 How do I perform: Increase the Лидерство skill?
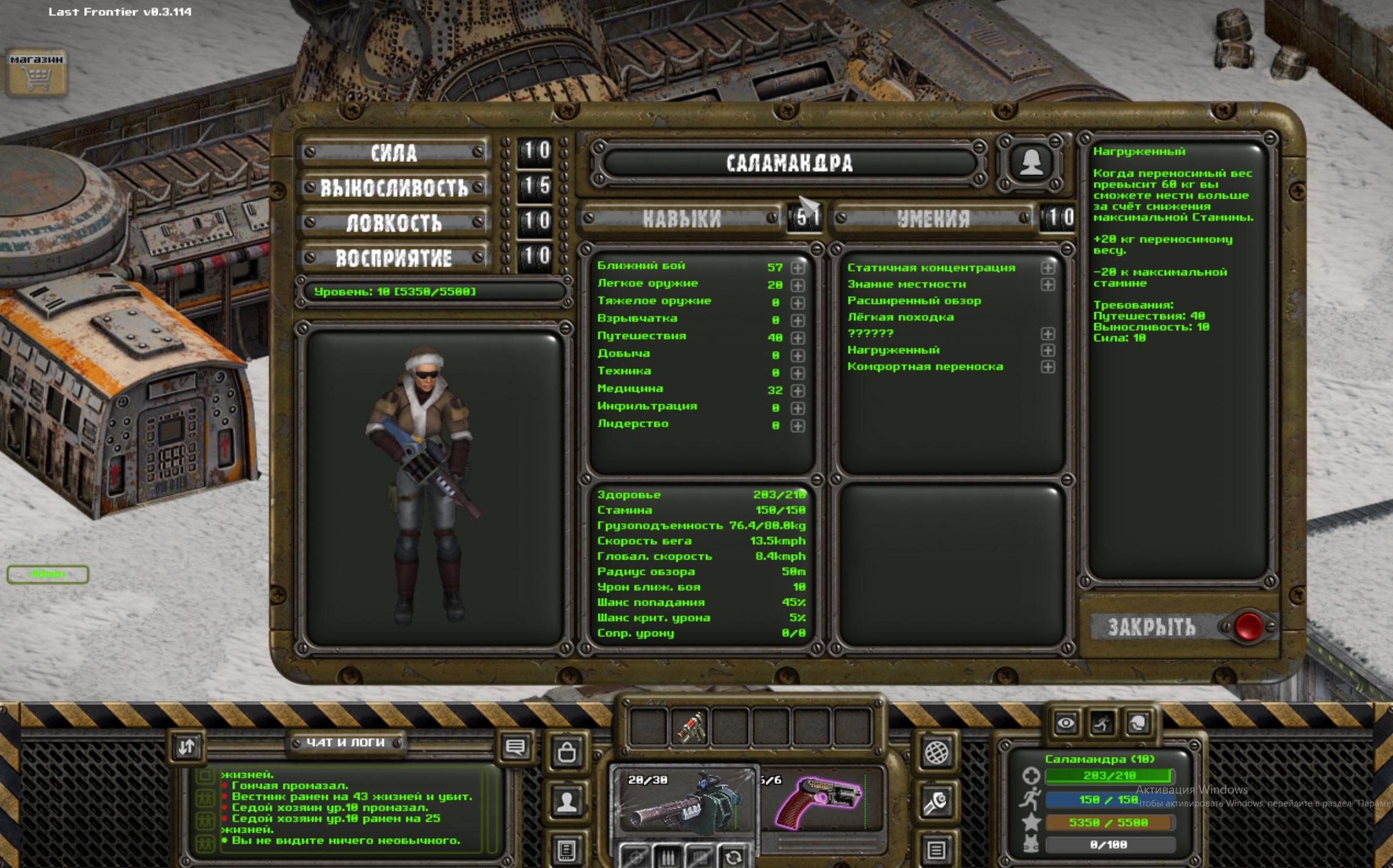click(x=797, y=426)
